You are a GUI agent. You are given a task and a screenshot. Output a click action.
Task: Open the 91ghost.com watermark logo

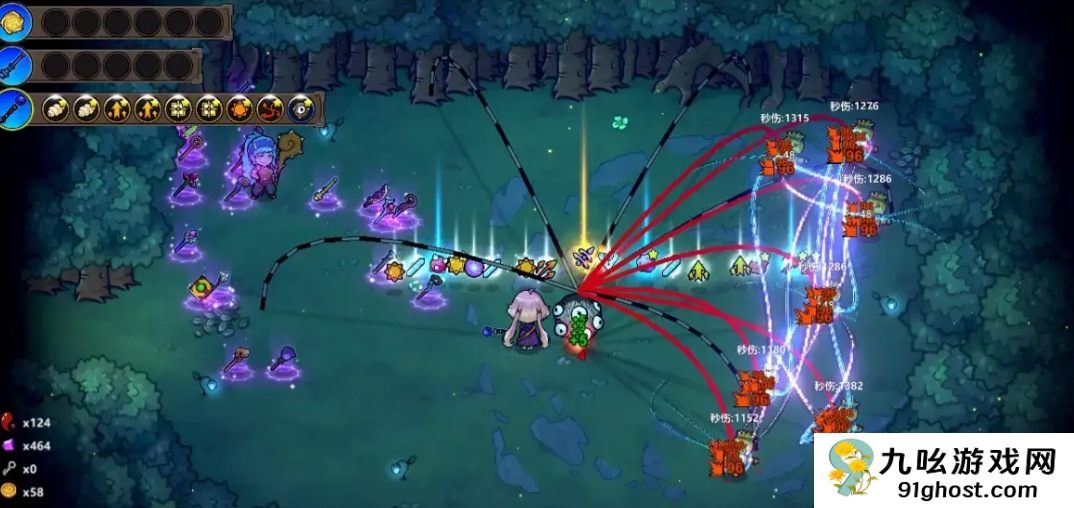(943, 471)
